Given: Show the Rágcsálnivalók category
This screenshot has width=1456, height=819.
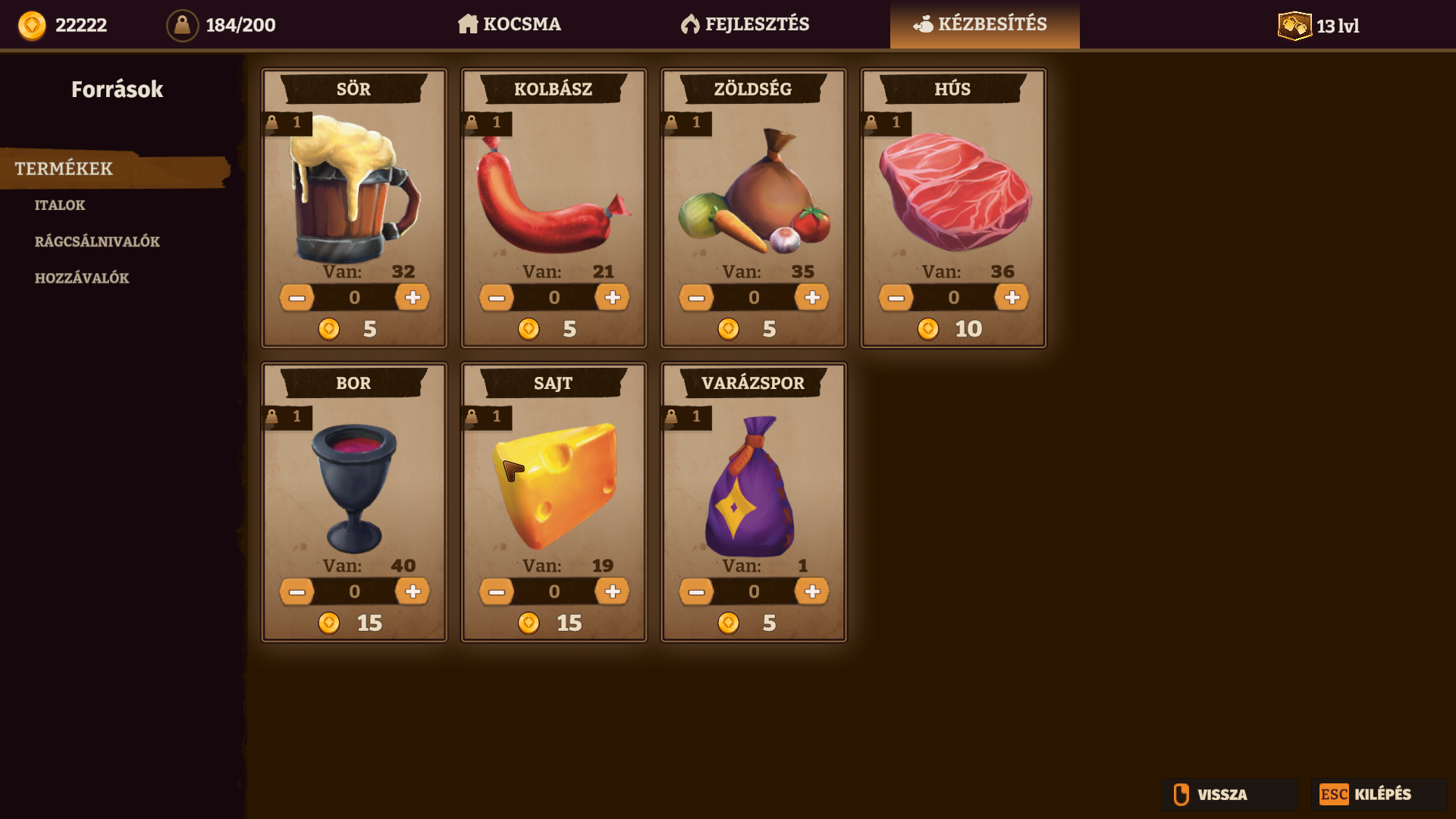Looking at the screenshot, I should [97, 241].
